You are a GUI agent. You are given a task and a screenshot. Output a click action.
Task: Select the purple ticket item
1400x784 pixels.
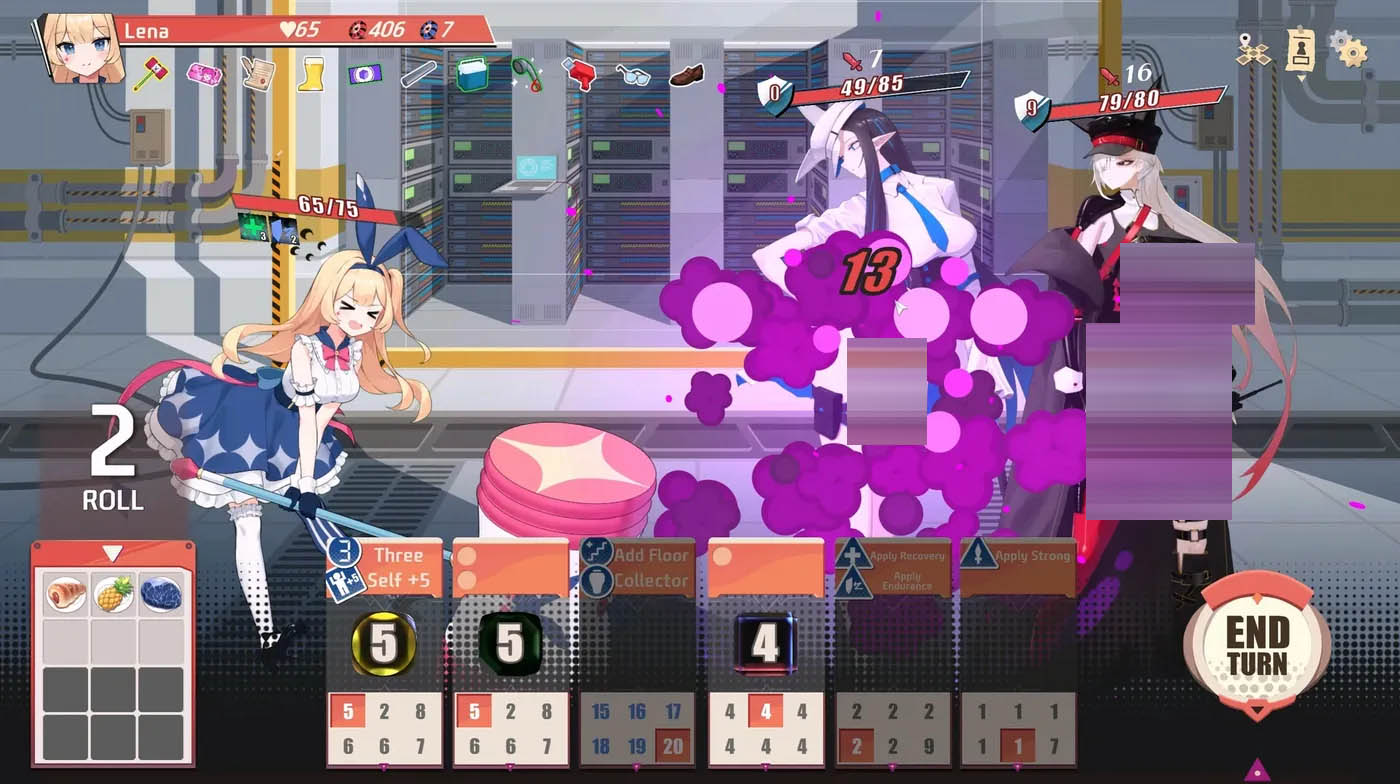coord(363,73)
